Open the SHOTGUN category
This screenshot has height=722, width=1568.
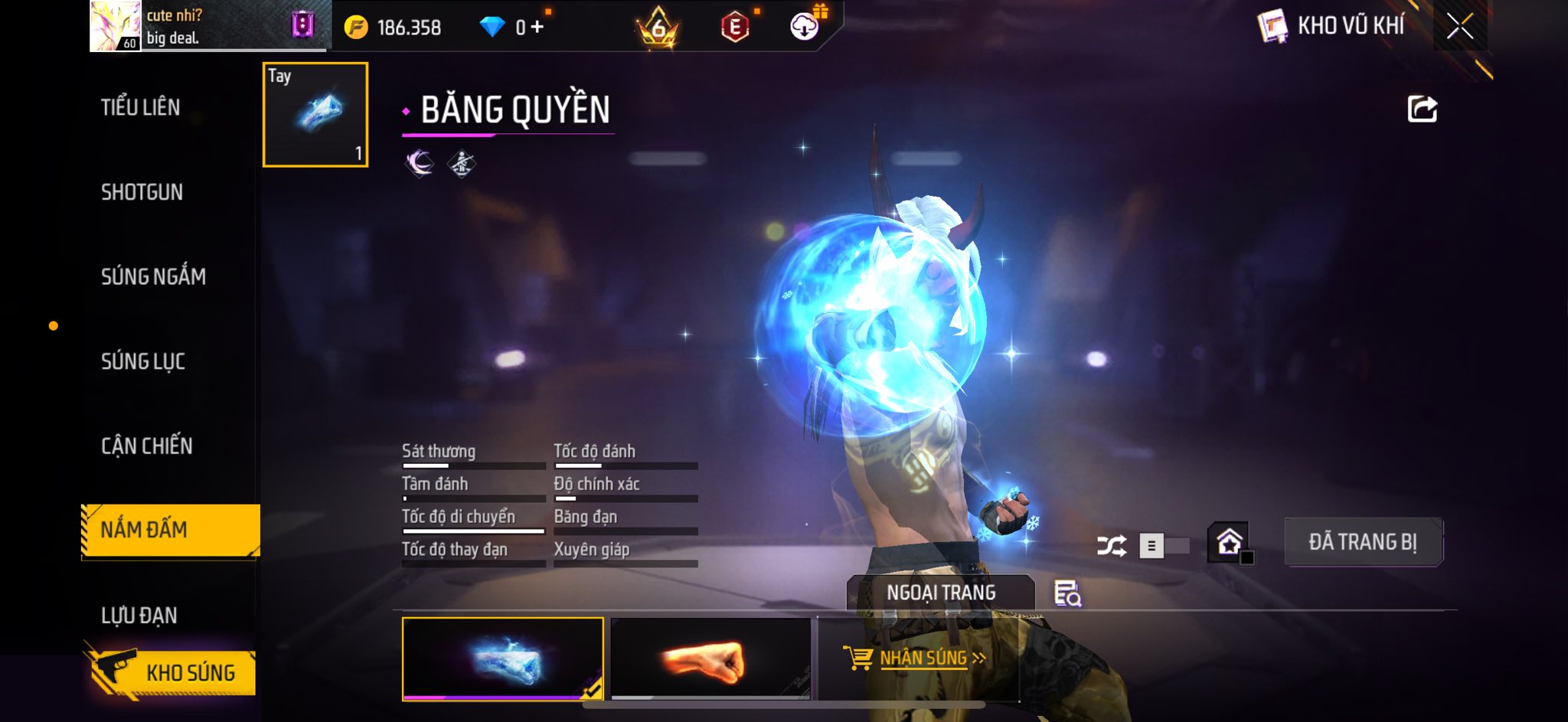tap(142, 192)
